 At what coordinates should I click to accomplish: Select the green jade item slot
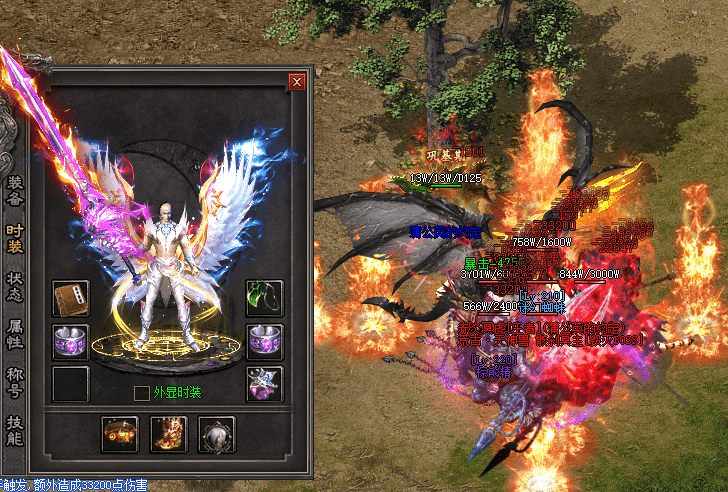[265, 298]
